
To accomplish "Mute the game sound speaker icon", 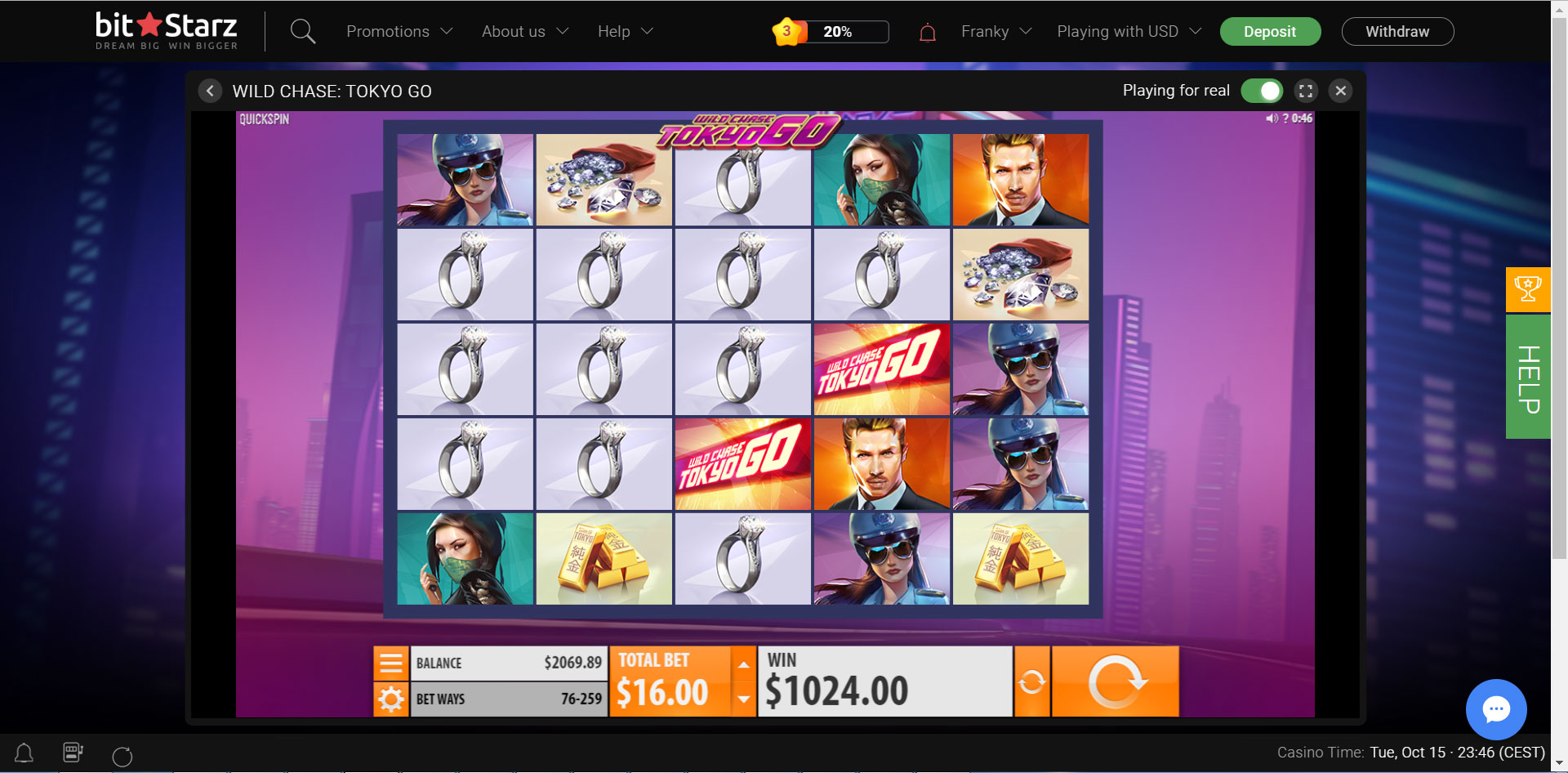I will click(x=1271, y=119).
